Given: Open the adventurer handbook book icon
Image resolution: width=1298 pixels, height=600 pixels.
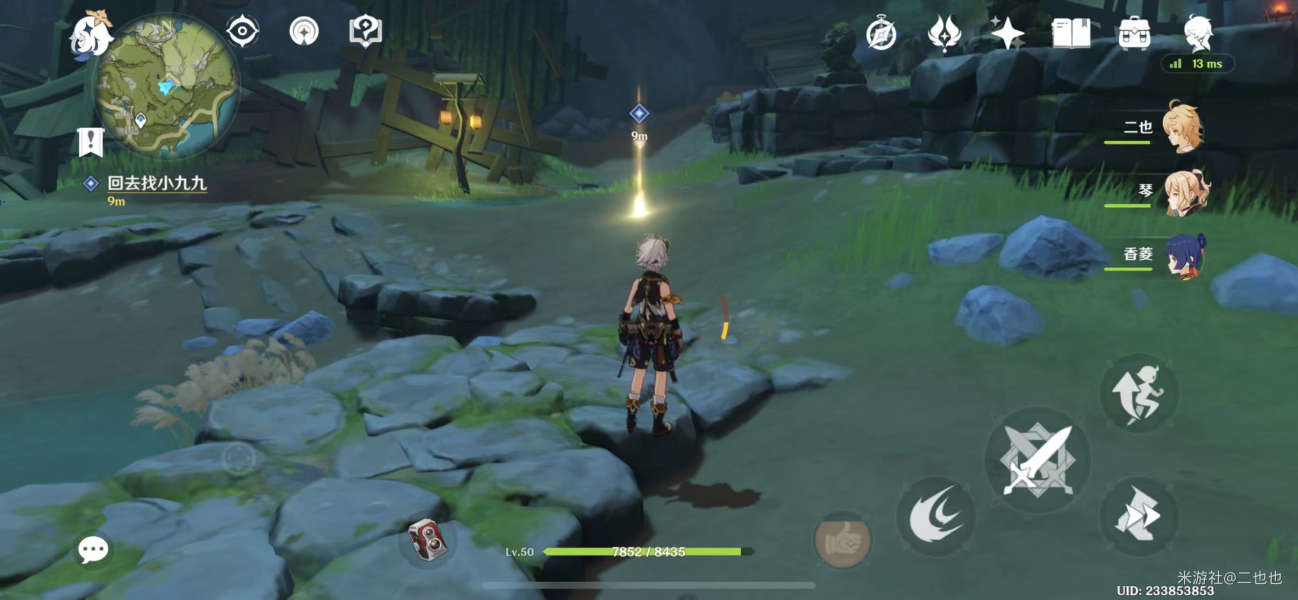Looking at the screenshot, I should pos(1071,34).
